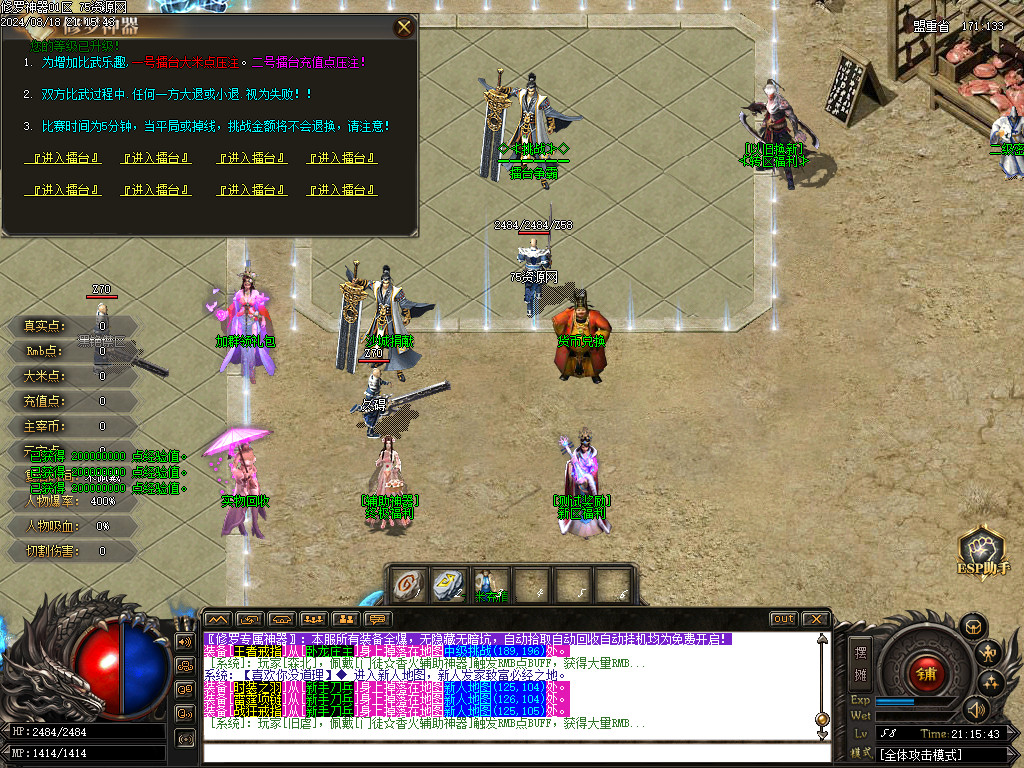
Task: Use the yellow-marked rune stone hotbar slot
Action: click(x=445, y=586)
